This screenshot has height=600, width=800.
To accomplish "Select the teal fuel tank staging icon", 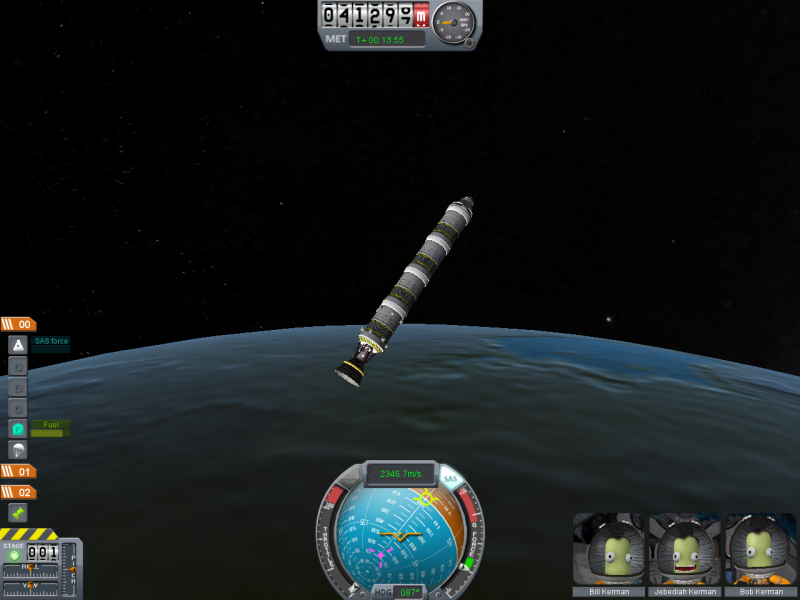I will tap(18, 429).
